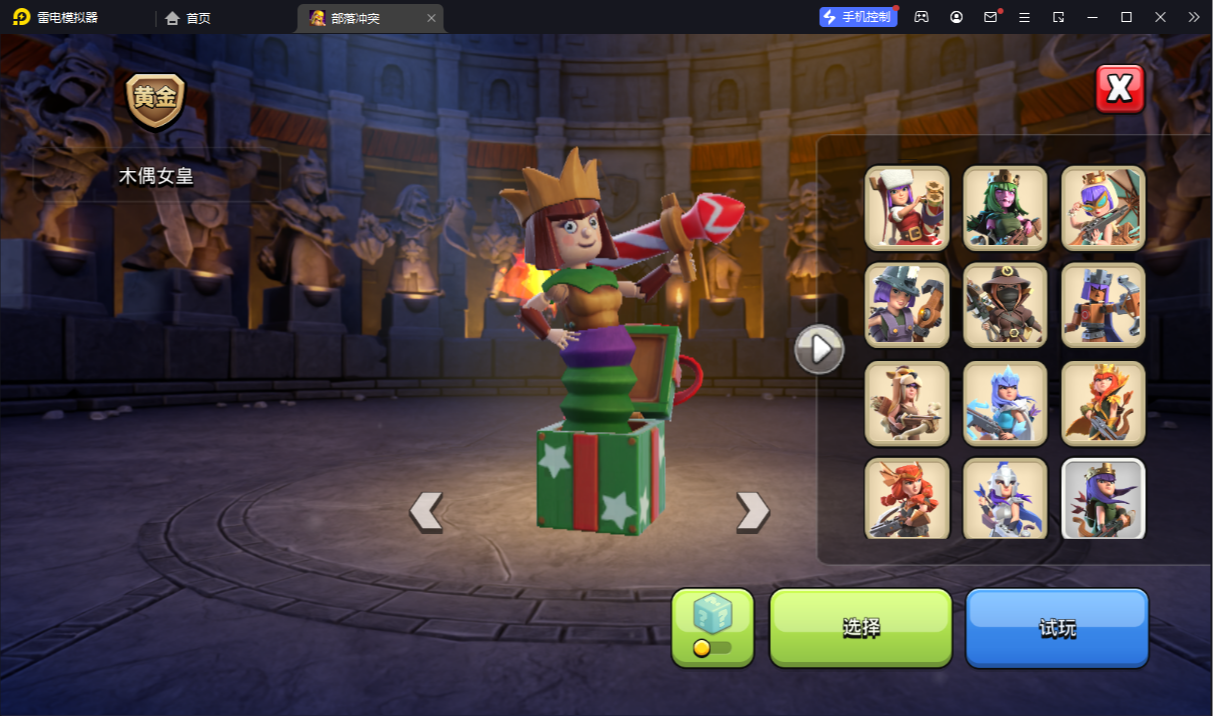
Task: Choose the green-haired dark queen skin
Action: pos(1005,208)
